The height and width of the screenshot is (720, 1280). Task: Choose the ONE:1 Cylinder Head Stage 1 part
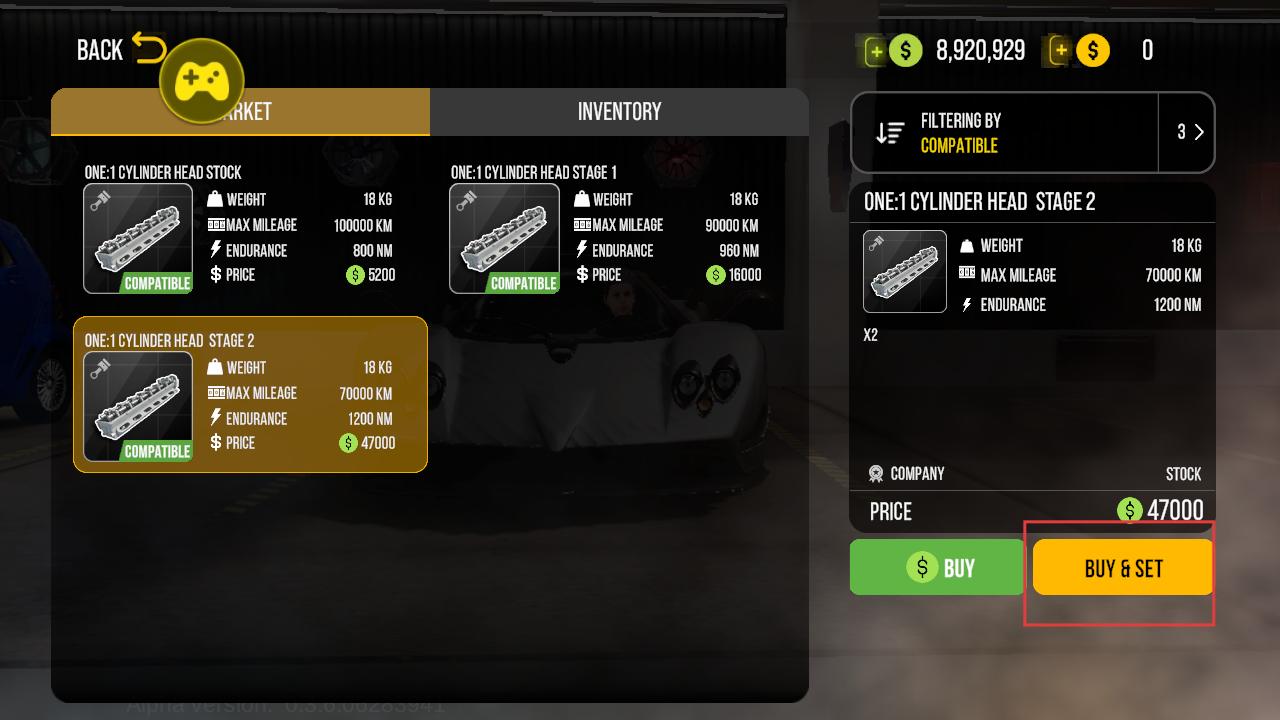tap(606, 229)
